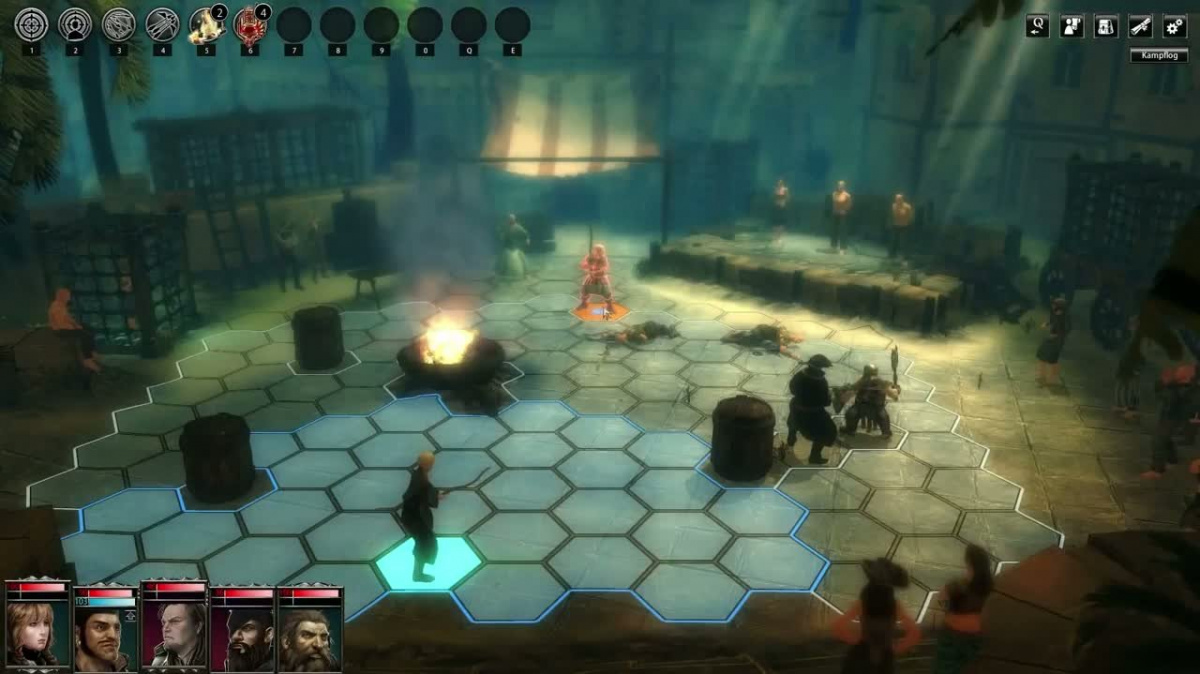Open the inventory bag icon
The height and width of the screenshot is (674, 1200).
click(1106, 26)
